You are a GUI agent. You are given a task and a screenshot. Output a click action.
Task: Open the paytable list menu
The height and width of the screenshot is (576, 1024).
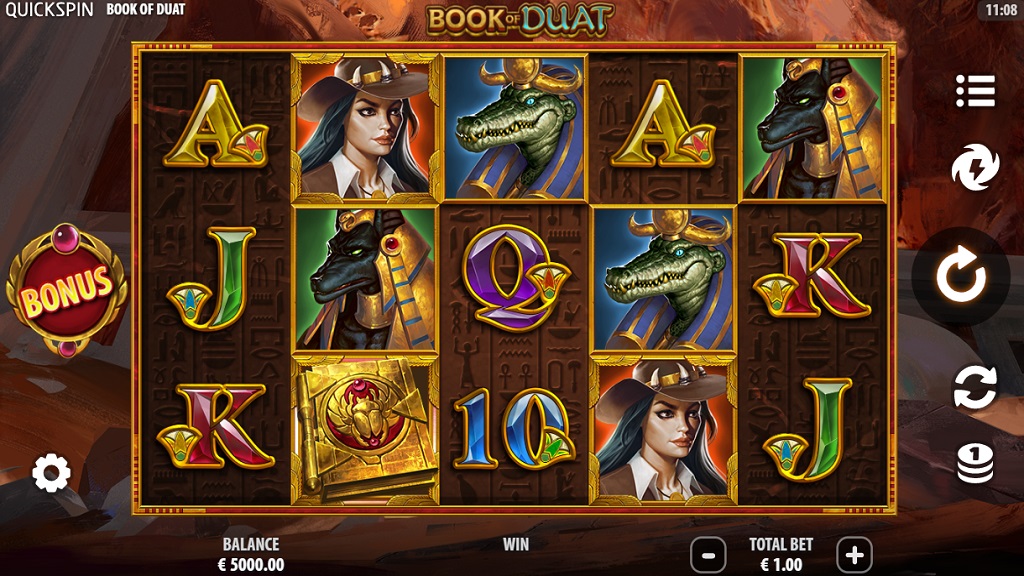point(975,91)
